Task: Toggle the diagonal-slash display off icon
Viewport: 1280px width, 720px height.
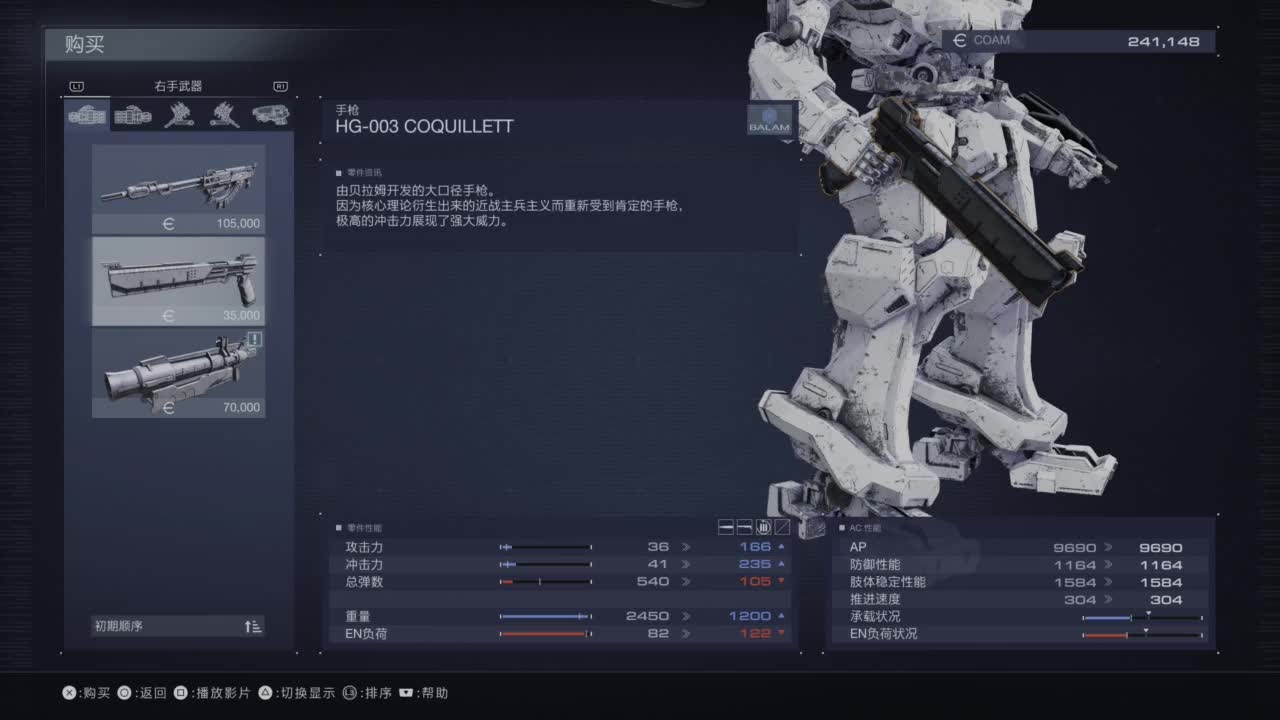Action: click(x=782, y=527)
